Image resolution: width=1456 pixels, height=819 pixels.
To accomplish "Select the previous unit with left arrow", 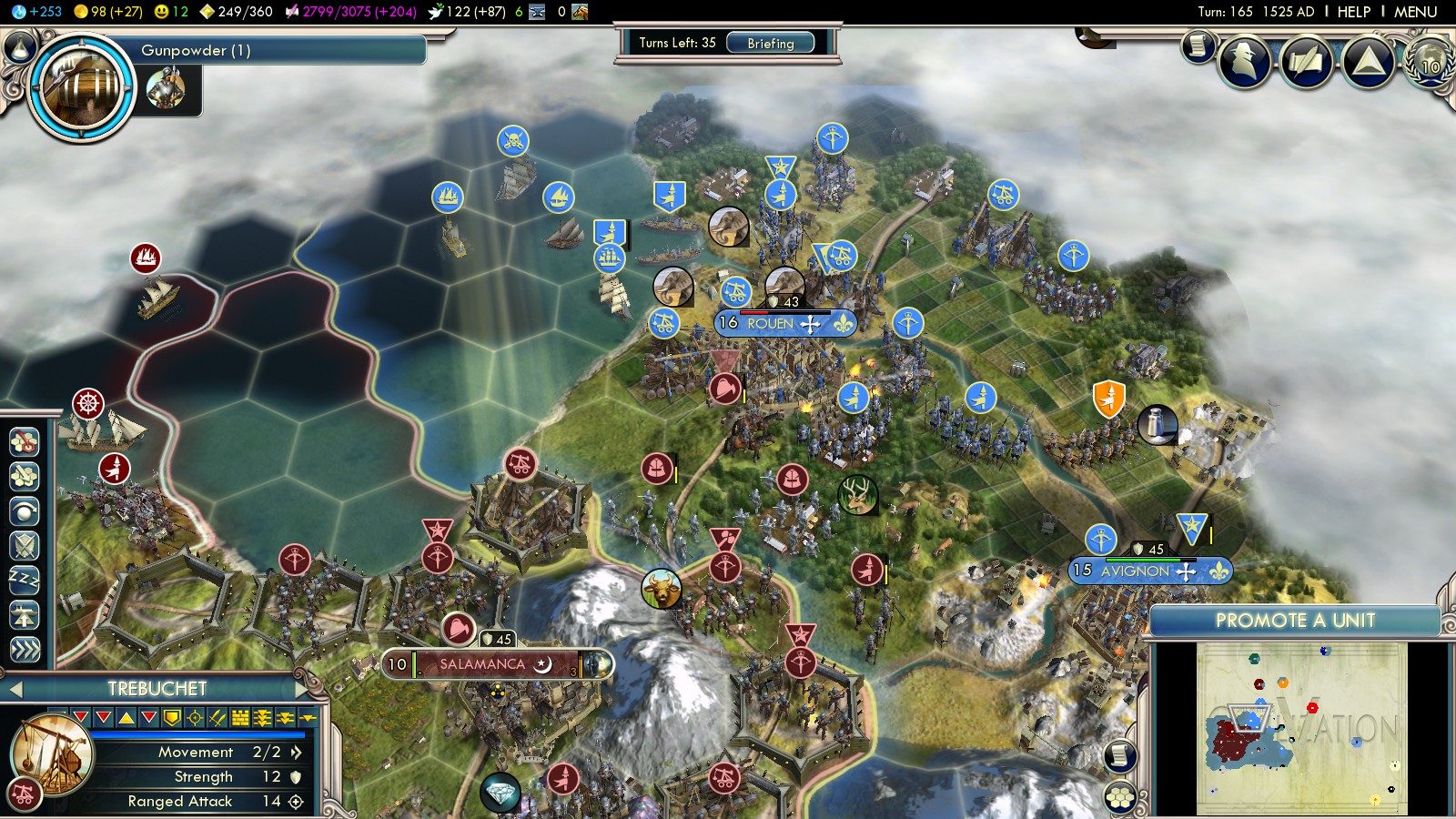I will click(x=15, y=690).
